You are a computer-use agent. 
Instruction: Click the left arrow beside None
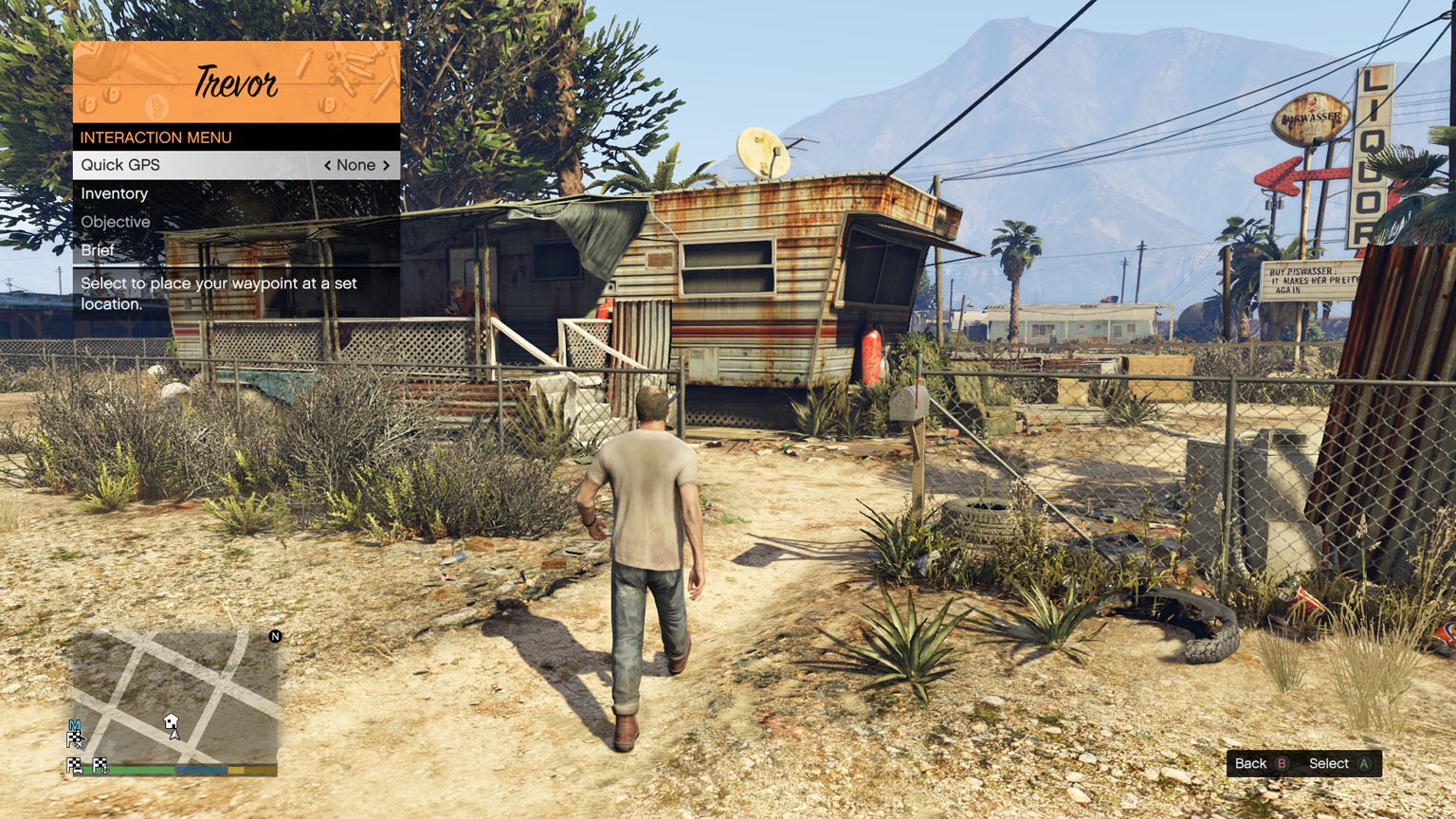coord(328,165)
